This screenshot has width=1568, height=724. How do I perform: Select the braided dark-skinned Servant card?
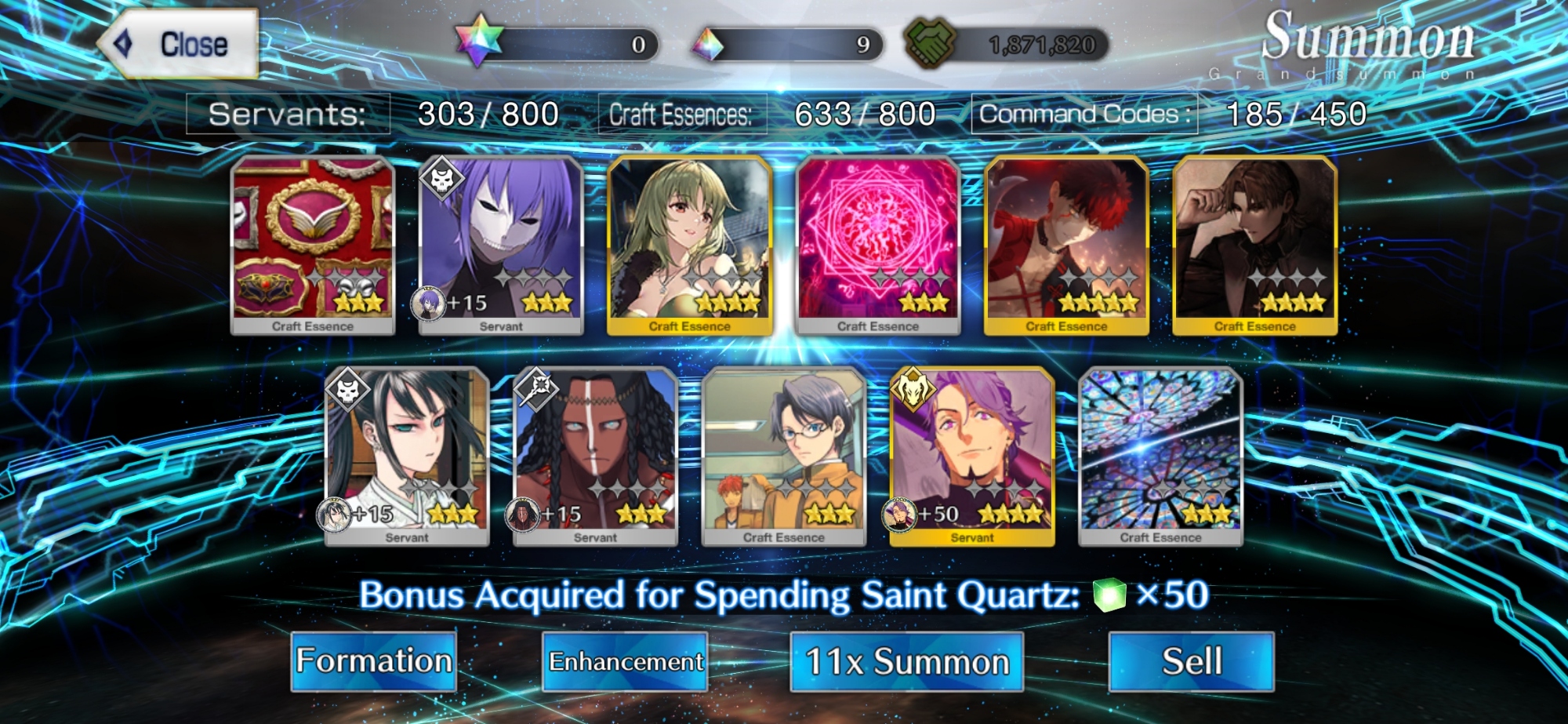click(x=595, y=455)
